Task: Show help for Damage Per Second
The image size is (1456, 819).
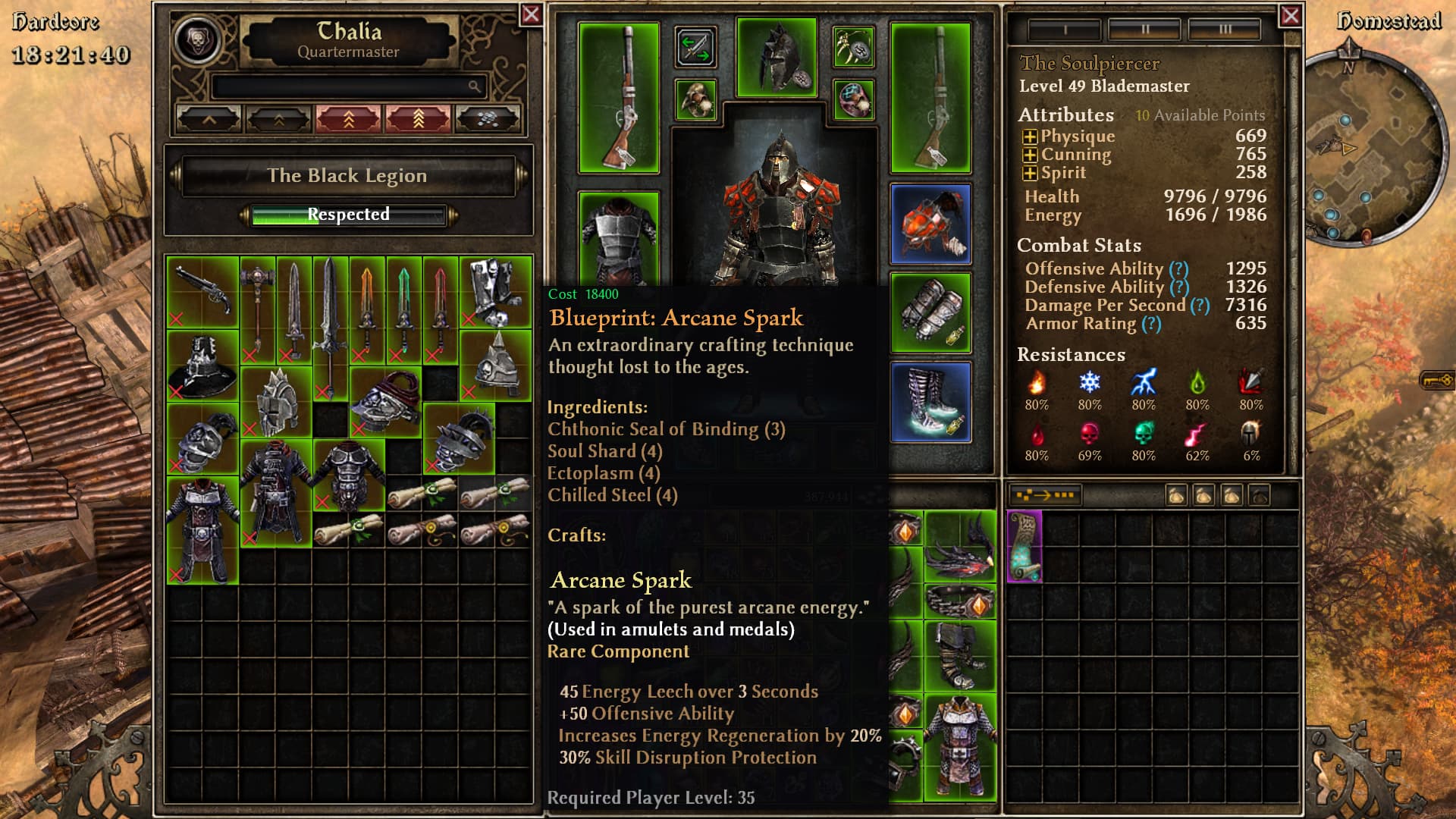Action: tap(1200, 306)
